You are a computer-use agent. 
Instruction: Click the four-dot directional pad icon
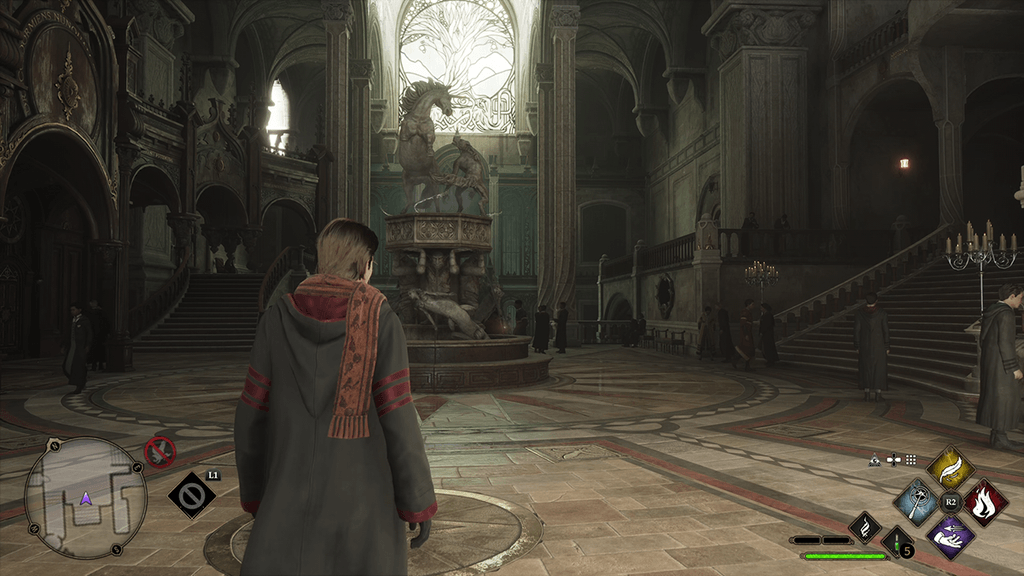[x=893, y=460]
